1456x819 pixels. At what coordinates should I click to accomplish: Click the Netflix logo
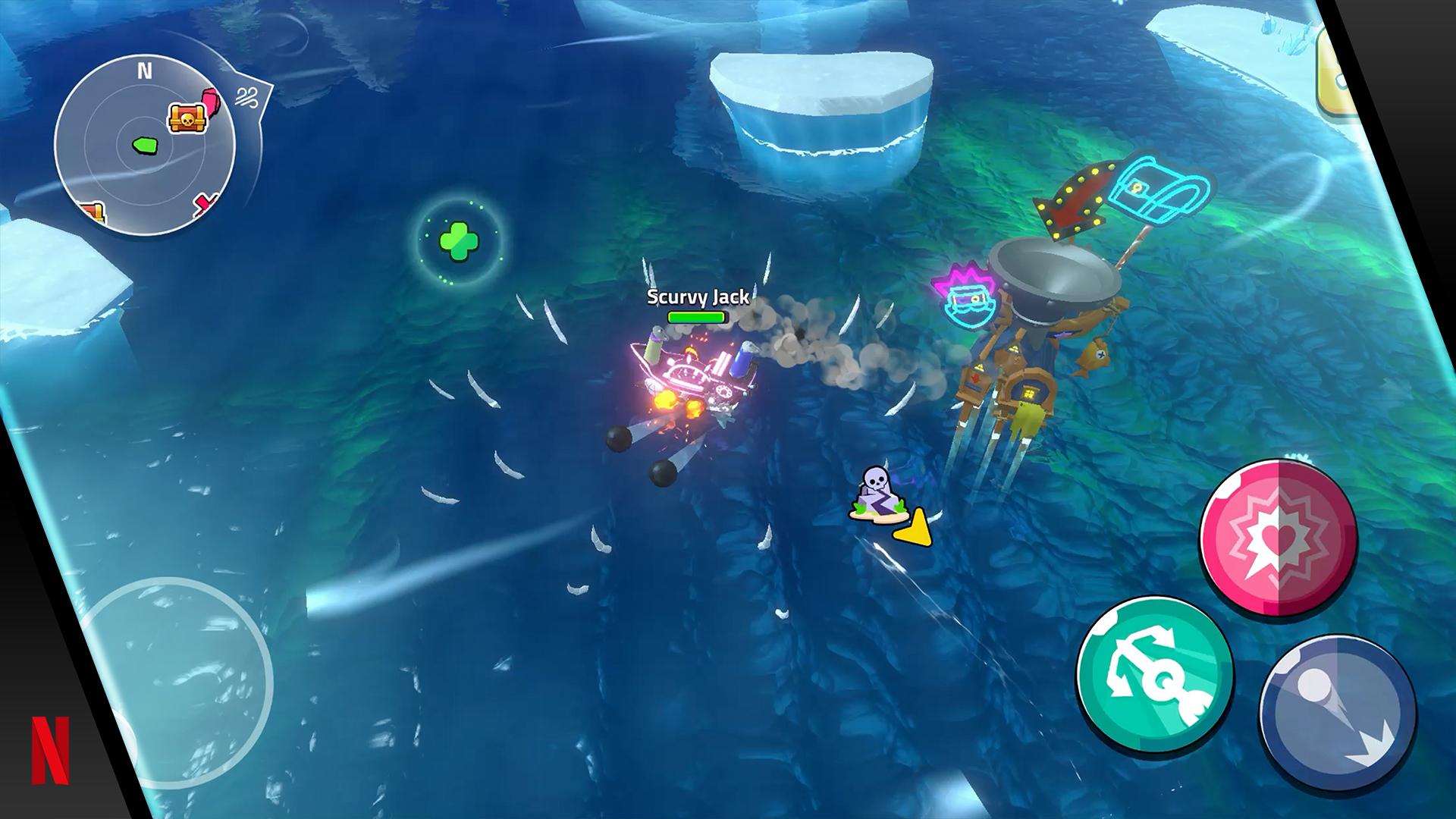coord(50,750)
